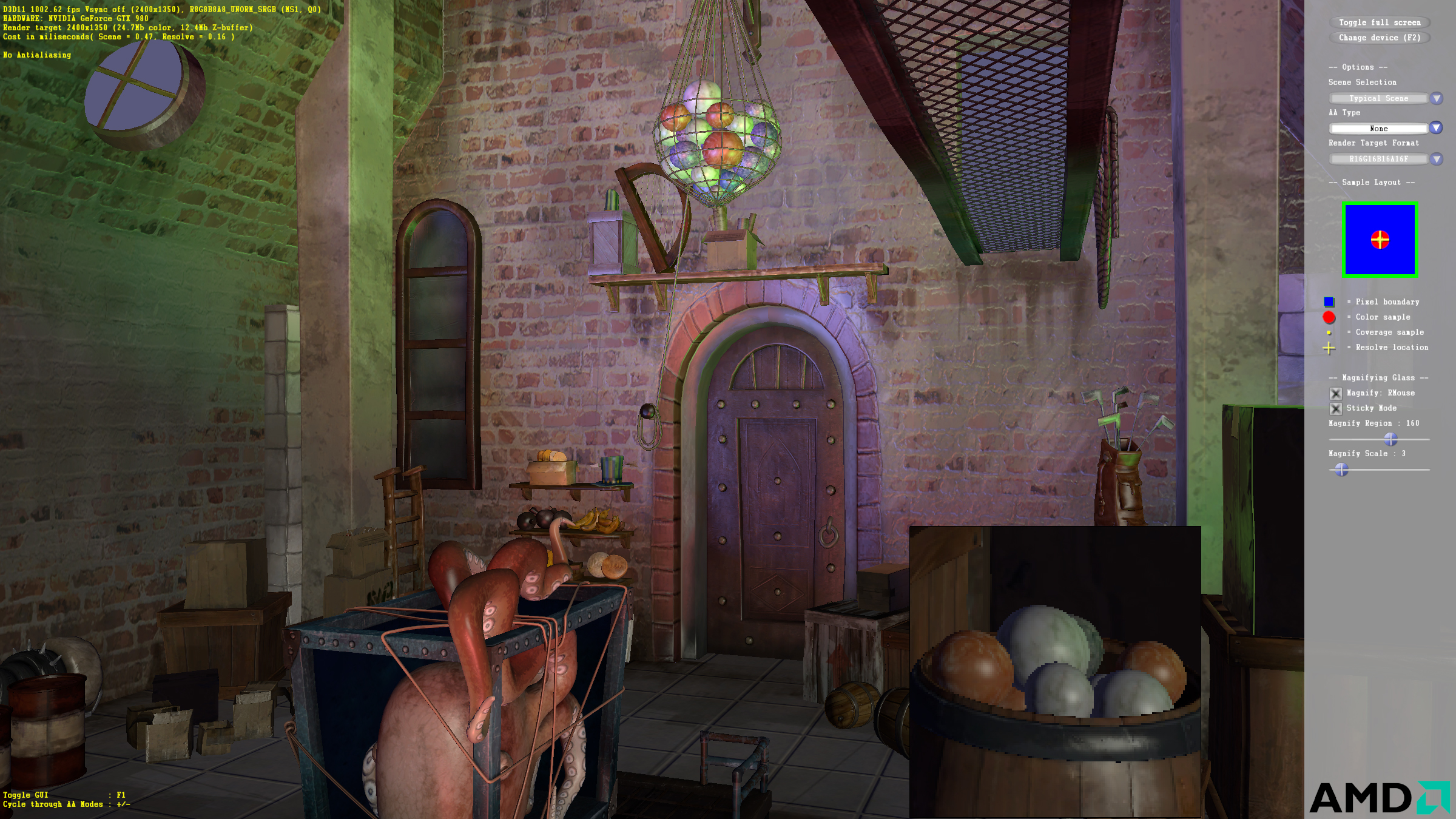This screenshot has height=819, width=1456.
Task: Click the Magnify Region slider handle
Action: [1390, 439]
